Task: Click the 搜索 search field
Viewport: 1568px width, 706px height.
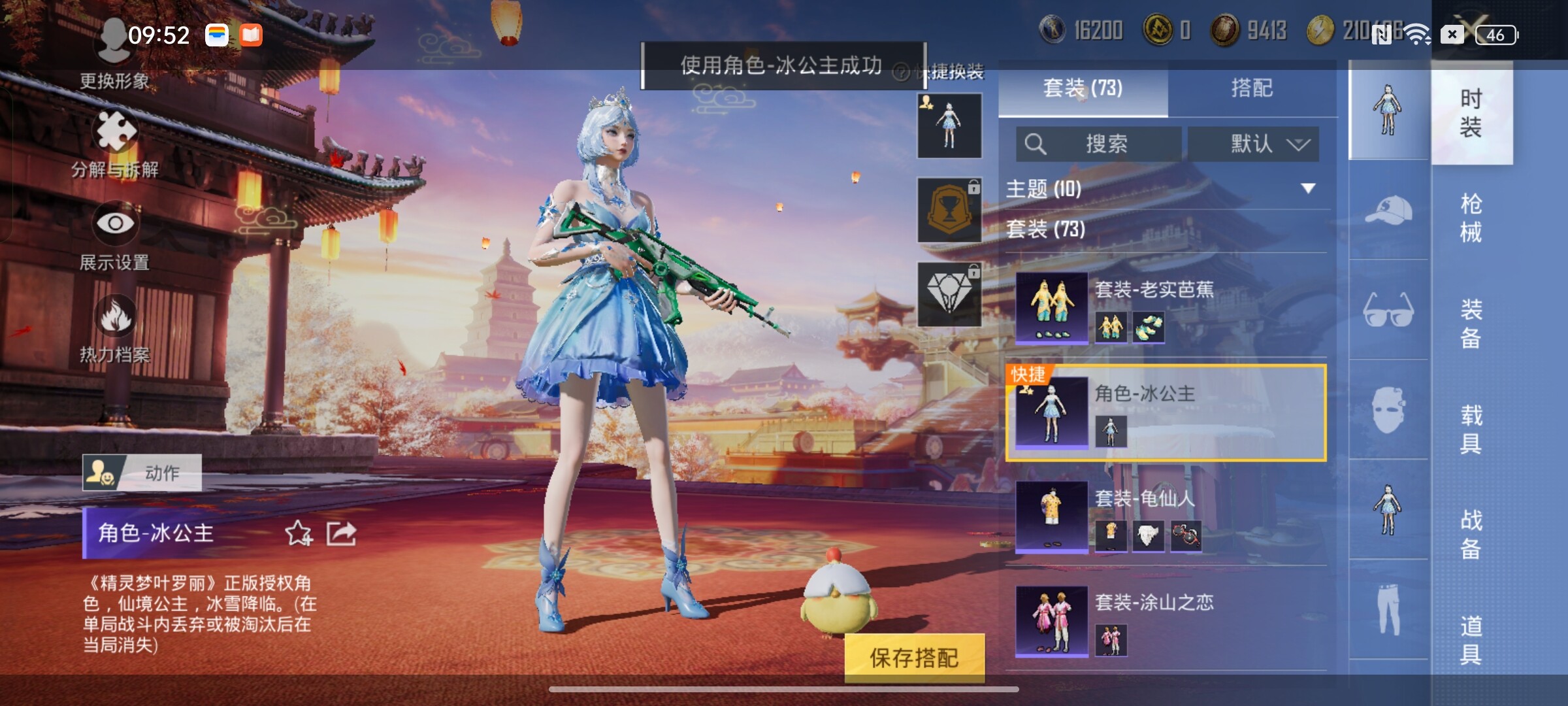Action: click(1099, 144)
